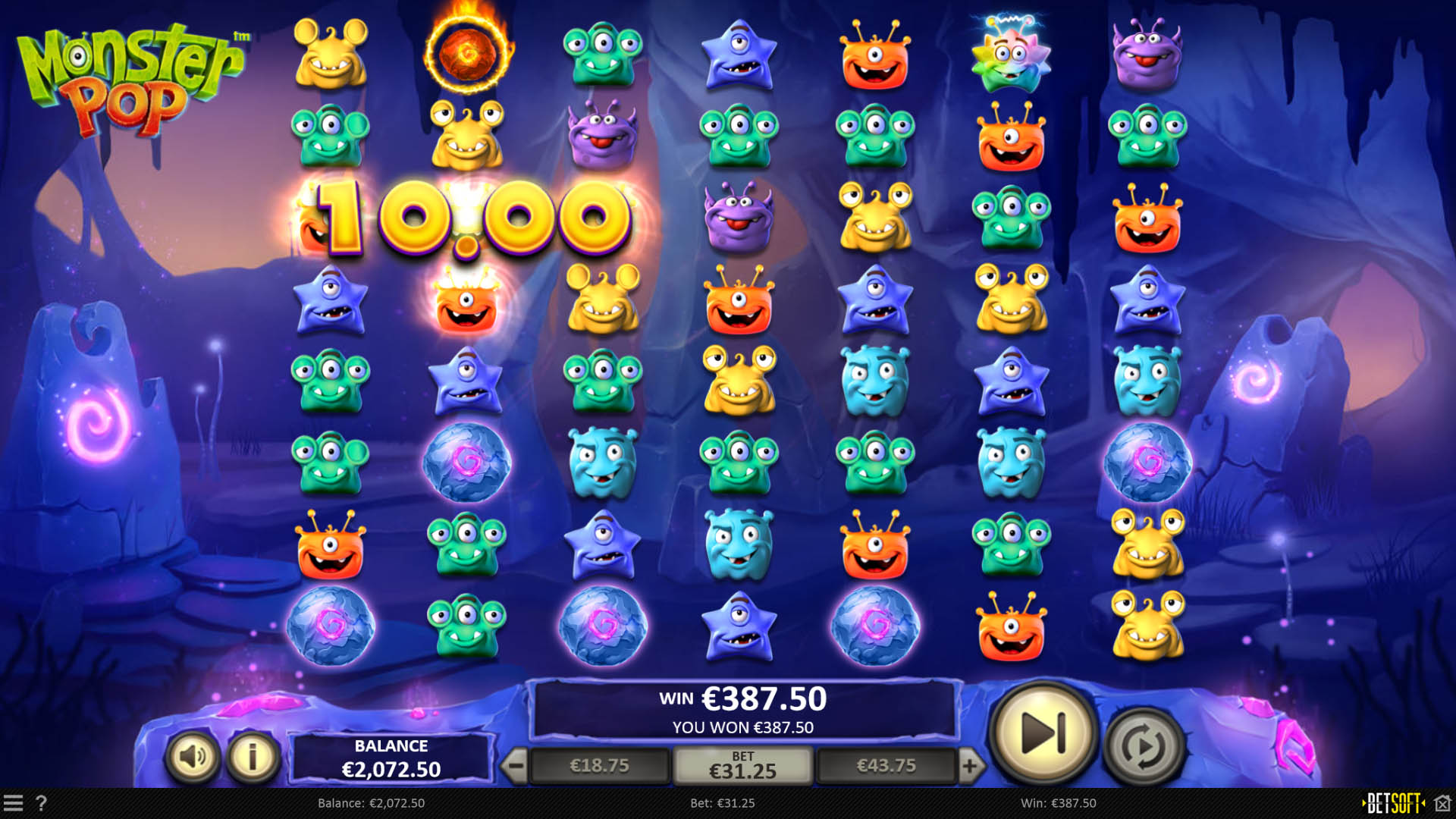Image resolution: width=1456 pixels, height=819 pixels.
Task: Click the rainbow star monster symbol
Action: pos(1012,57)
